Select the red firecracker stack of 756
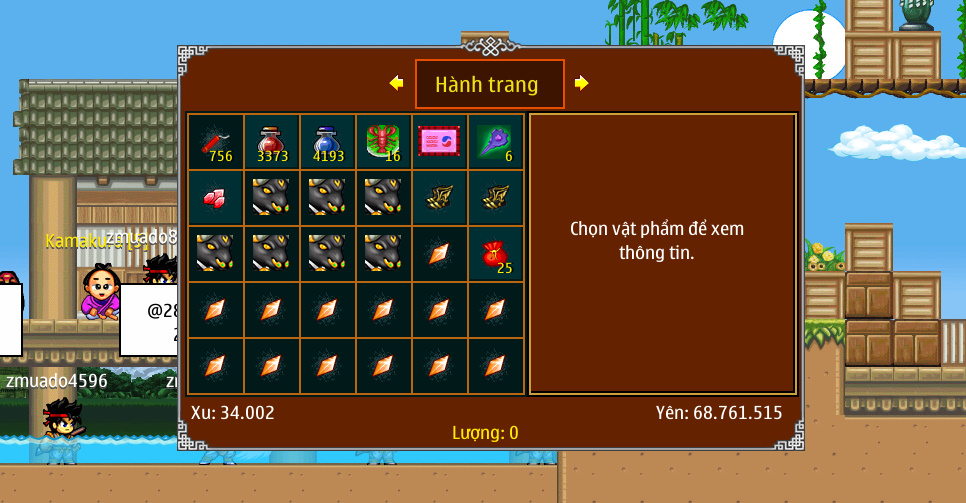The image size is (966, 503). tap(215, 142)
